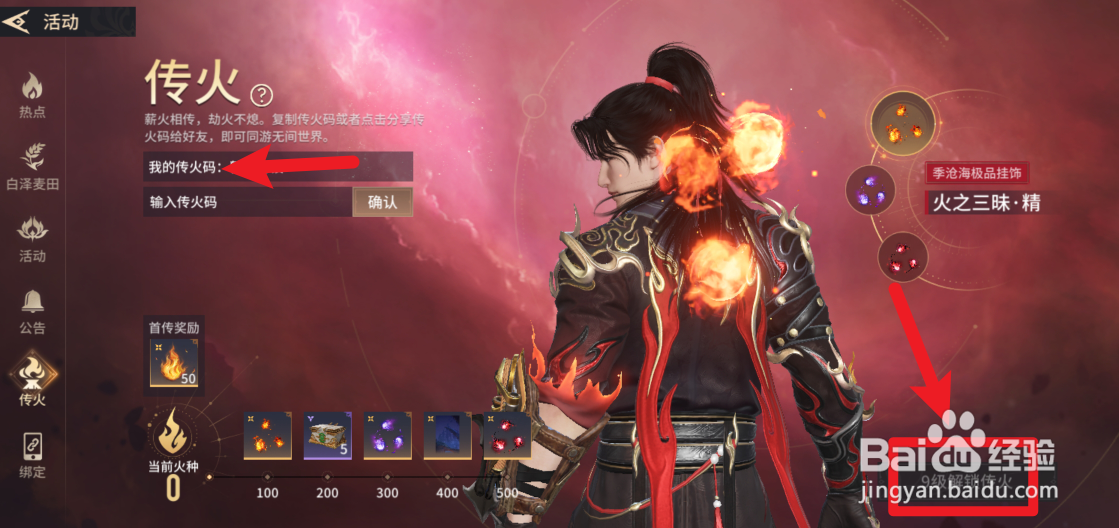Confirm the code with the 确认 button
1119x528 pixels.
point(383,202)
